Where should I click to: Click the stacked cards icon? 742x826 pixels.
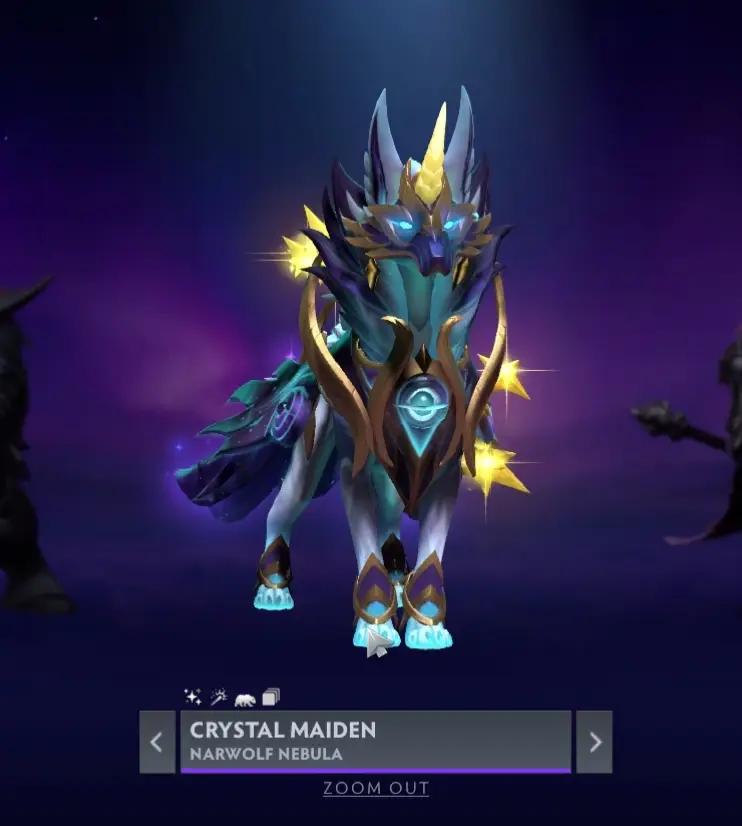point(271,697)
